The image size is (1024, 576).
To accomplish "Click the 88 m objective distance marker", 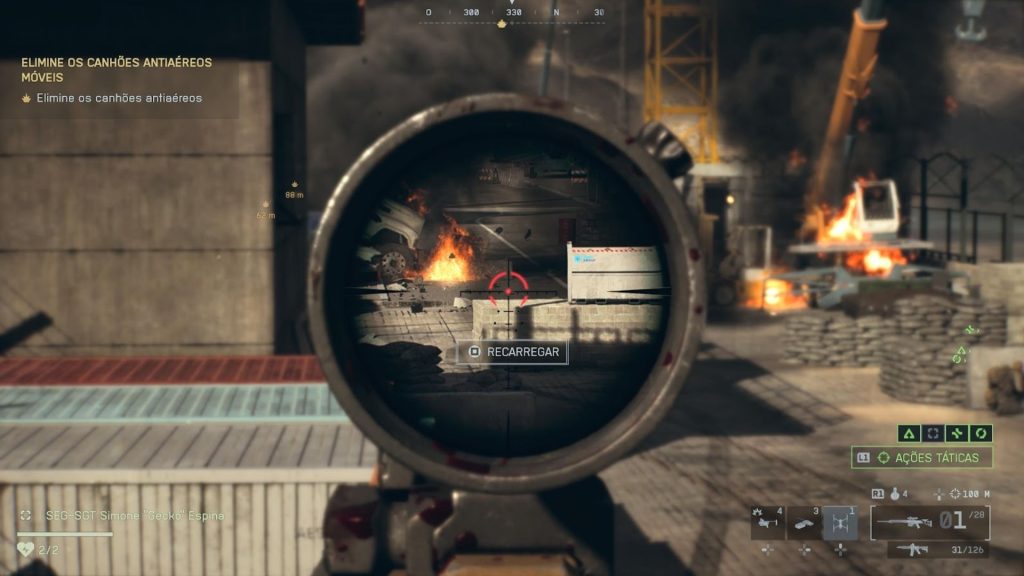I will pos(294,190).
